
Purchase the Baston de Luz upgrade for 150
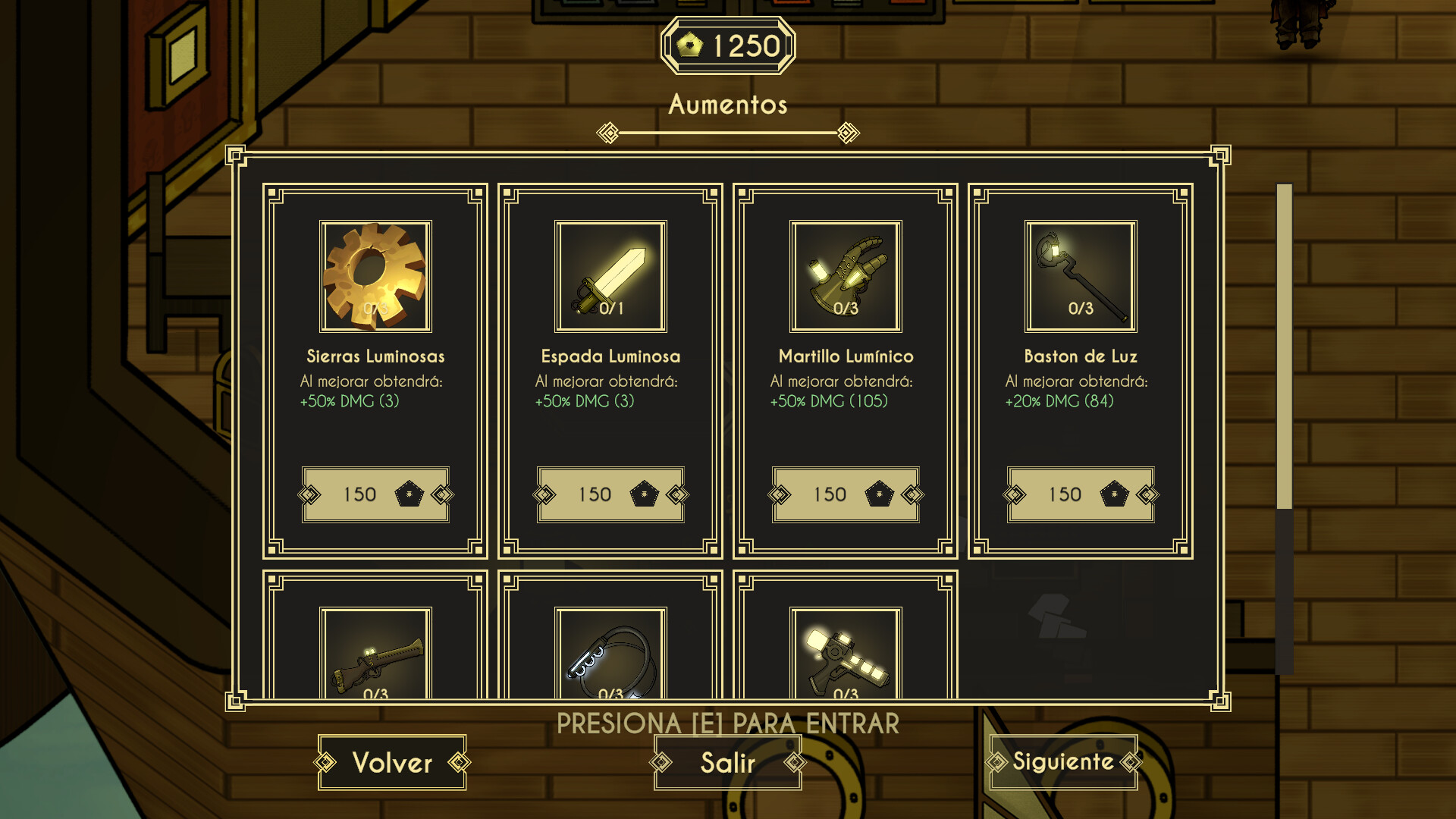(x=1081, y=494)
